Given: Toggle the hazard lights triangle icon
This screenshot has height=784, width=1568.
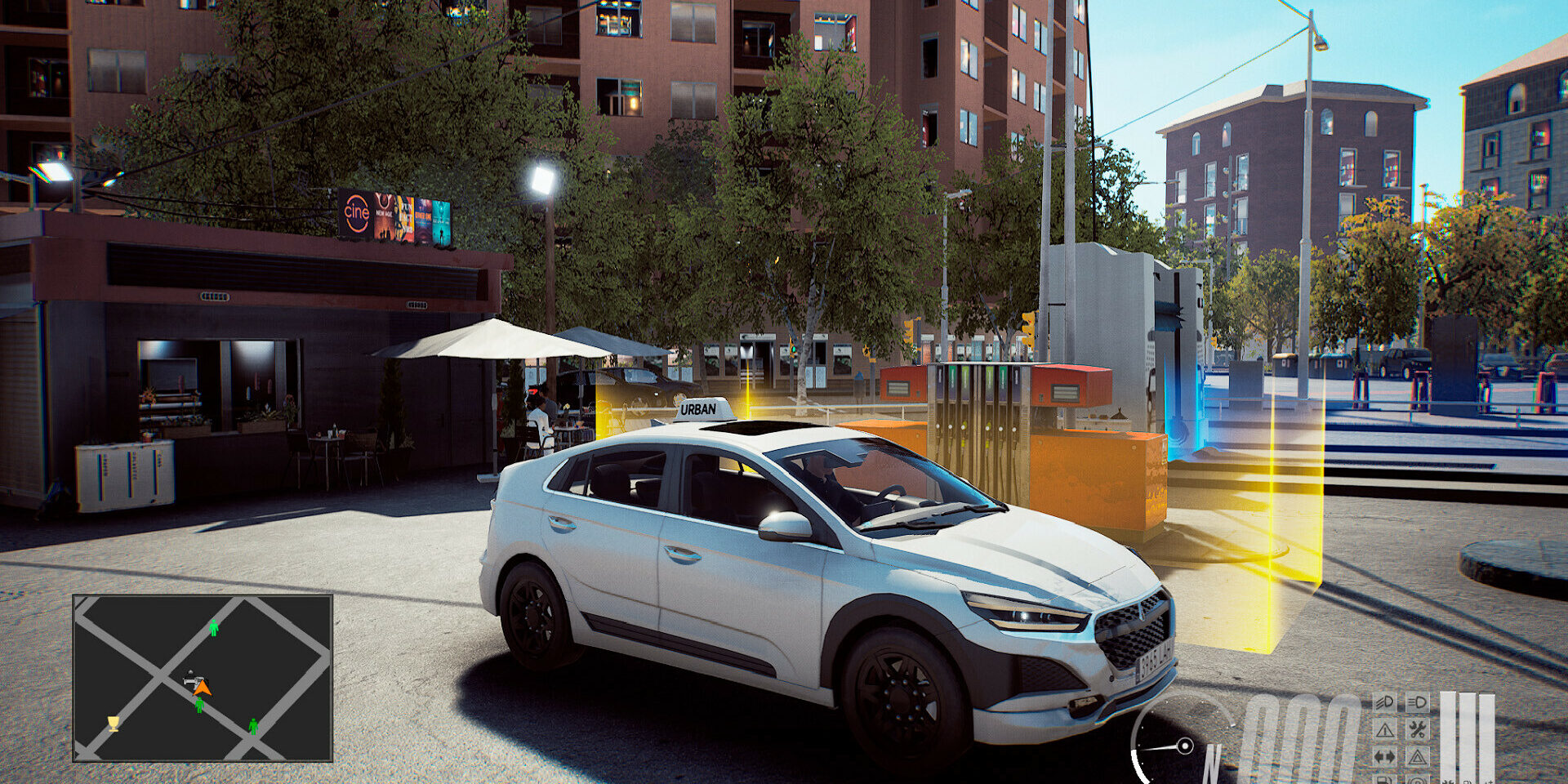Looking at the screenshot, I should coord(1417,757).
